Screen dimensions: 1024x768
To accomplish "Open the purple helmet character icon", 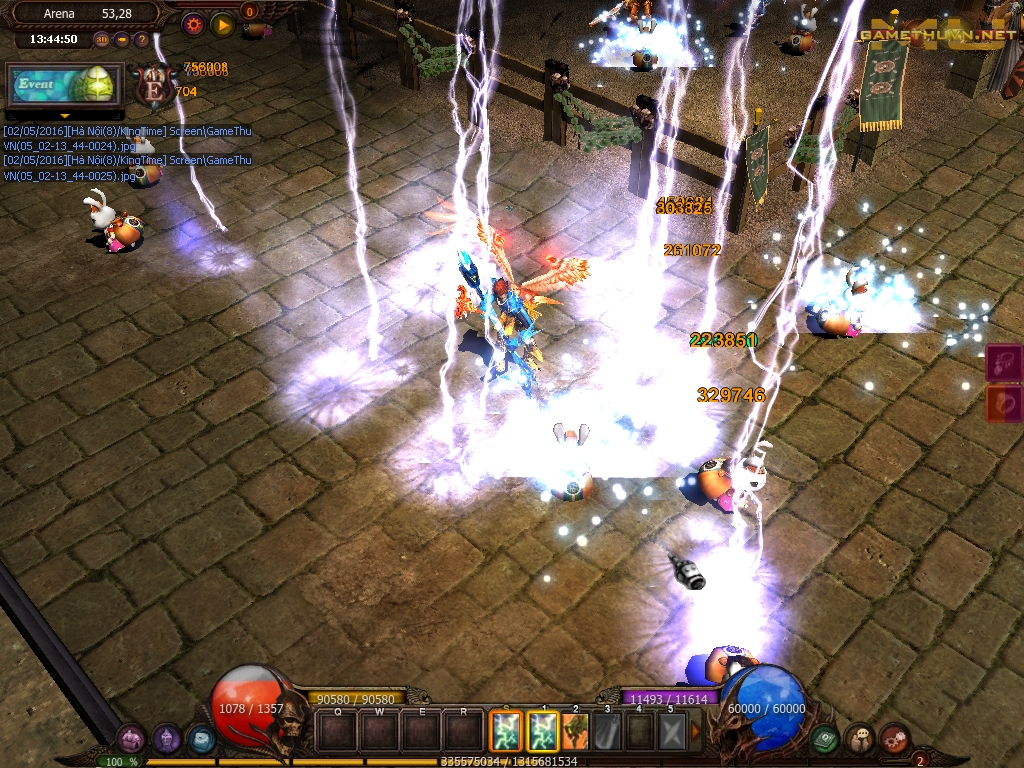I will click(166, 739).
